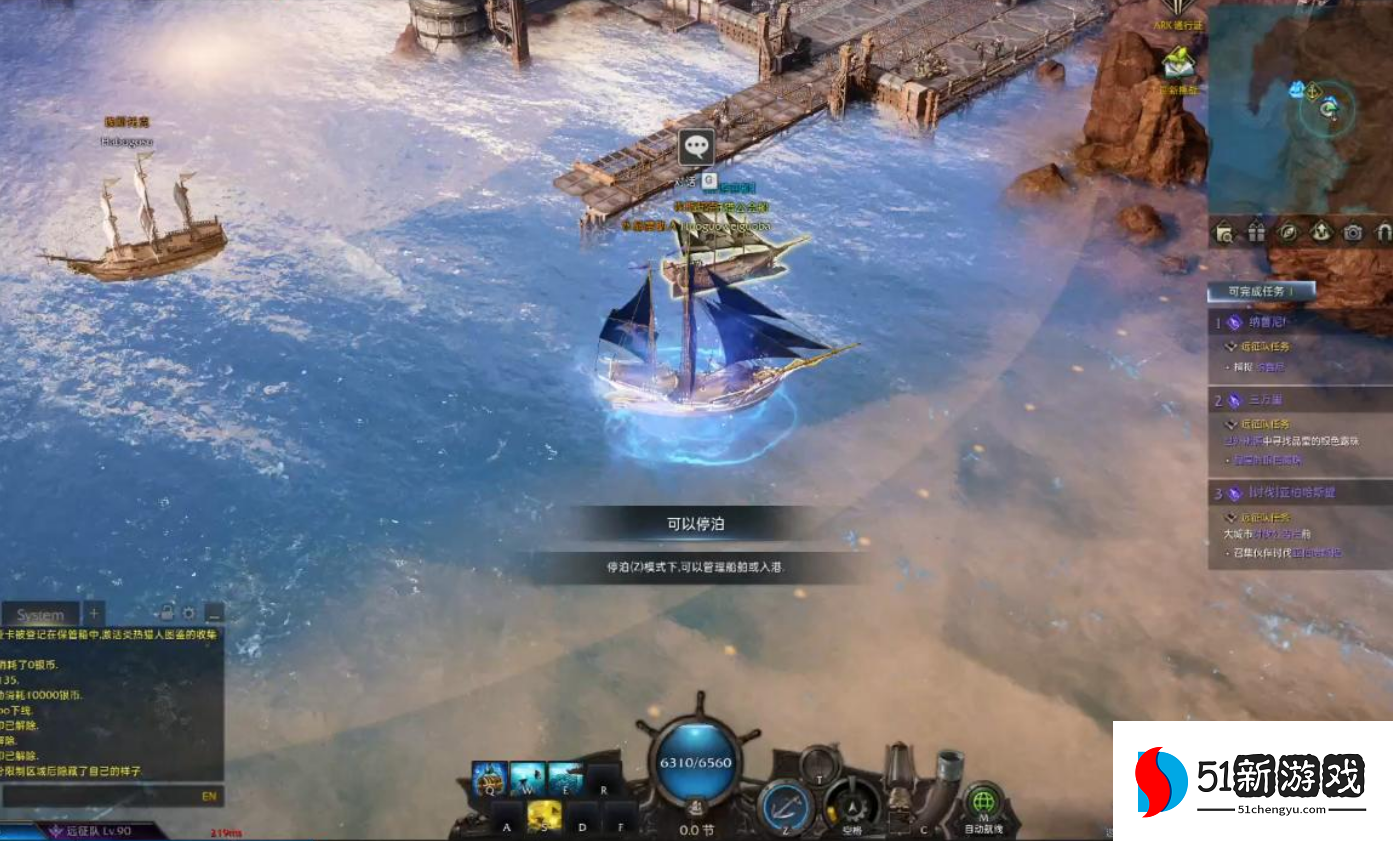Open the sea minimap
The height and width of the screenshot is (841, 1393).
[1300, 110]
